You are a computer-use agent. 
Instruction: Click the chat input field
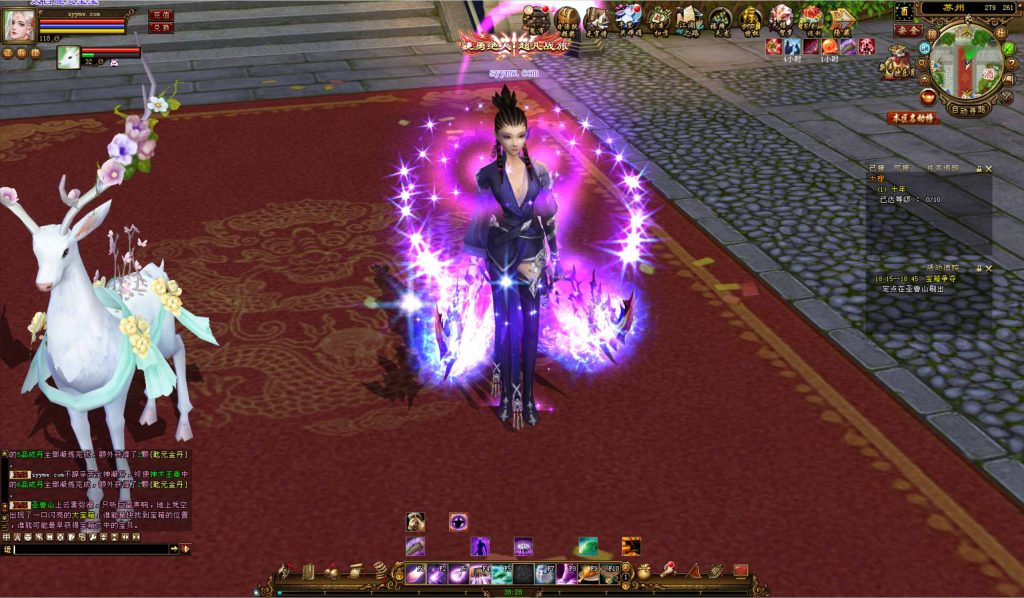click(x=90, y=549)
